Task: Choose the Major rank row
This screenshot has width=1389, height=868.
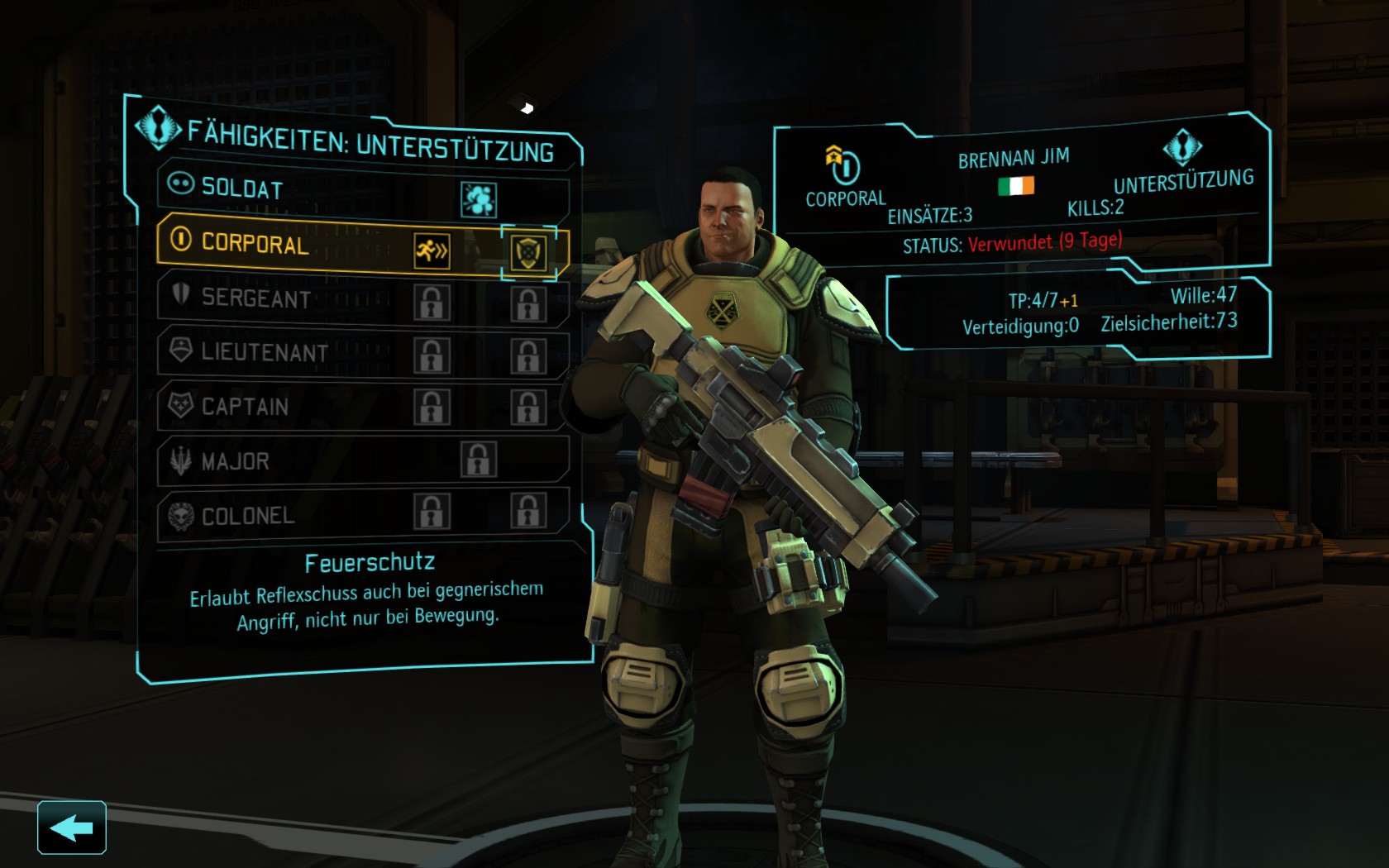Action: (x=236, y=461)
